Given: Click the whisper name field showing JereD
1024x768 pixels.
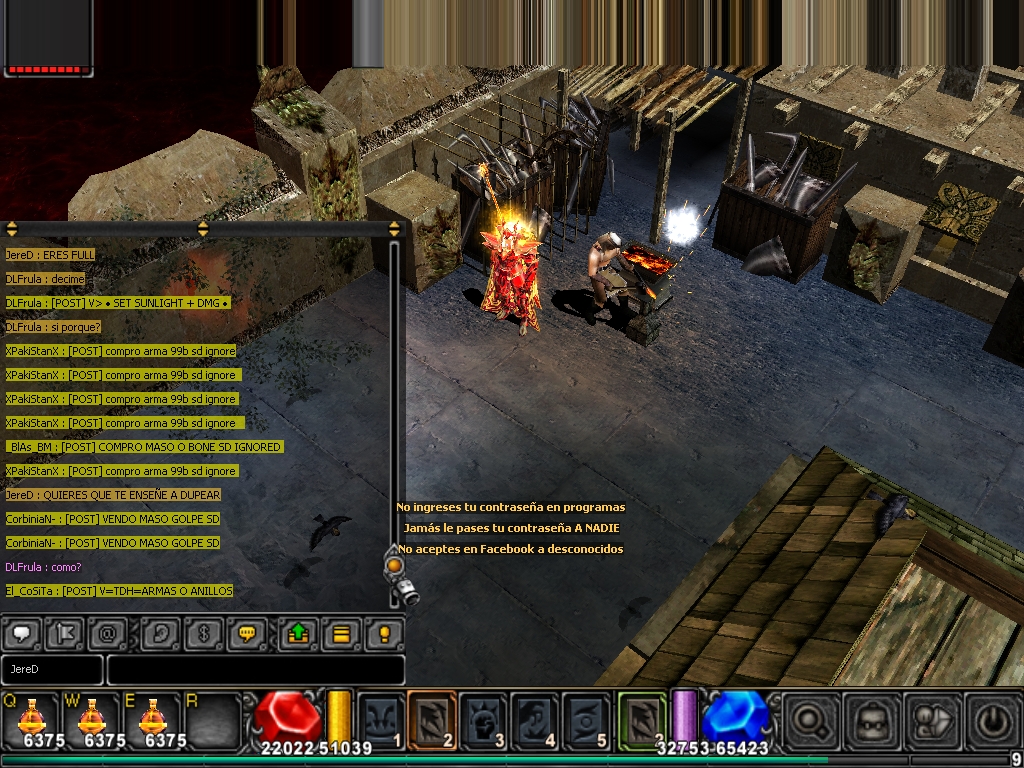Looking at the screenshot, I should [52, 669].
